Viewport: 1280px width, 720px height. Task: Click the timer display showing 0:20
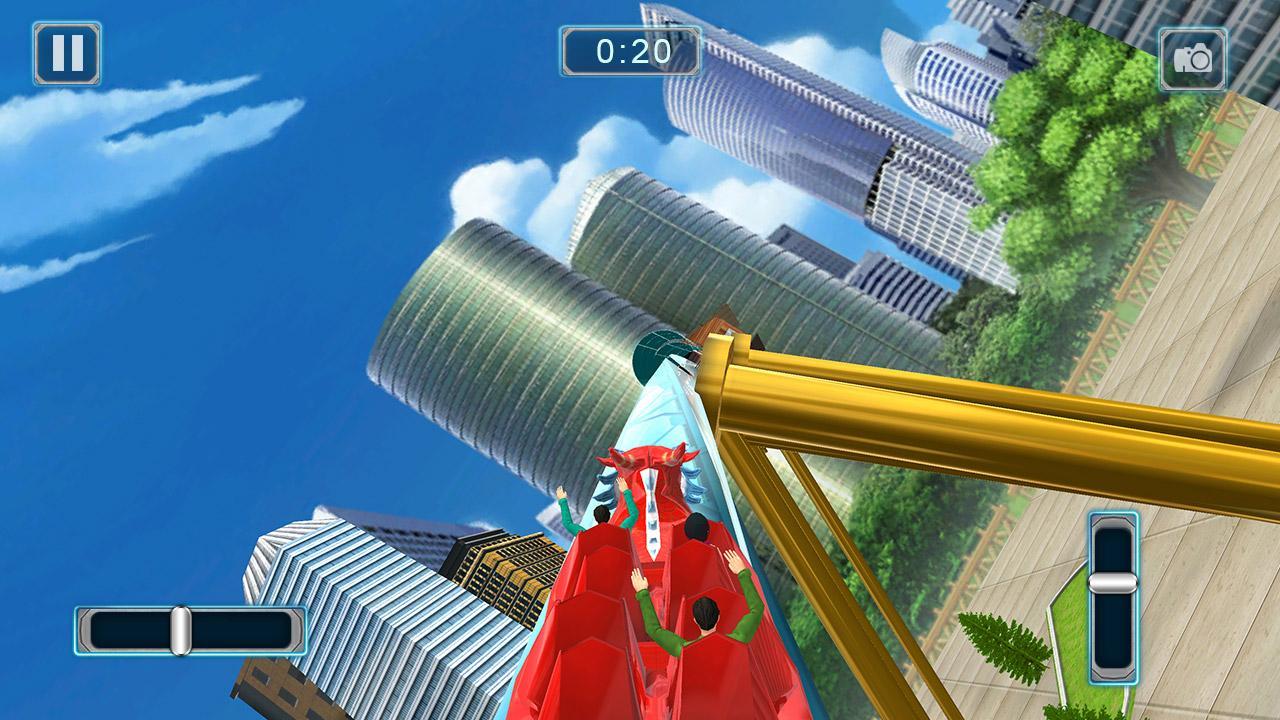[629, 51]
